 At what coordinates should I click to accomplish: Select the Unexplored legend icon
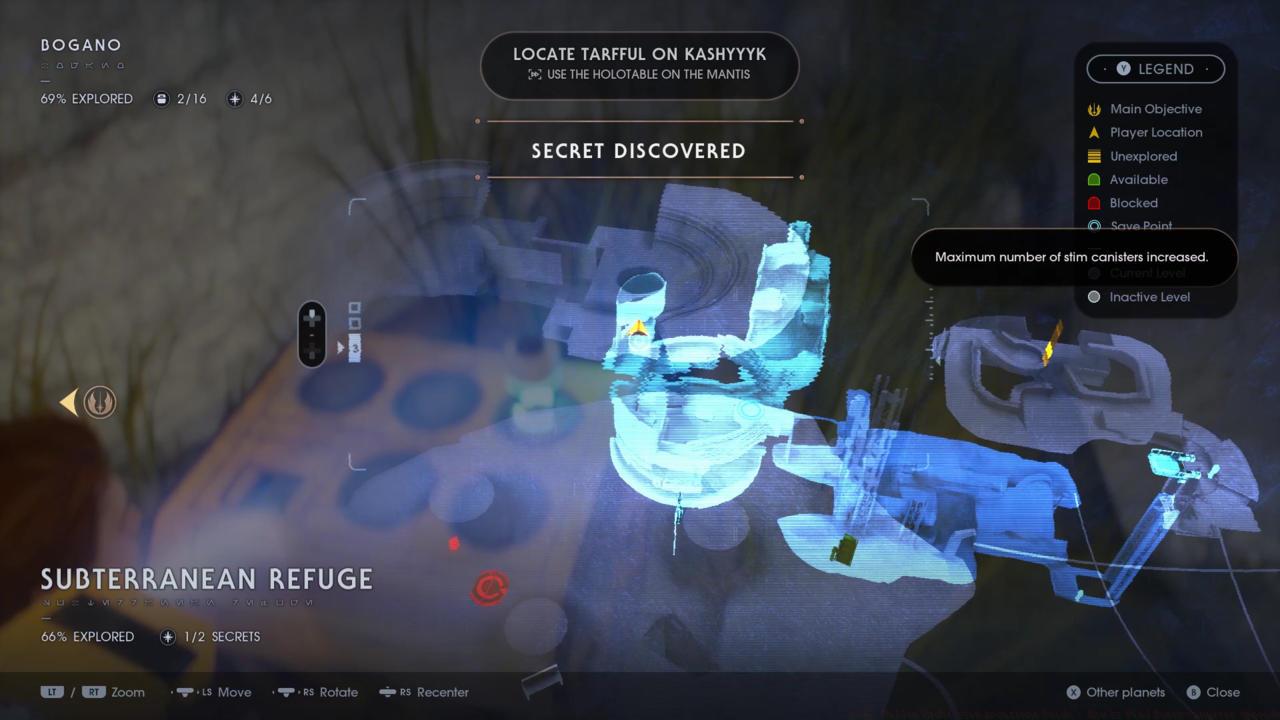coord(1094,156)
